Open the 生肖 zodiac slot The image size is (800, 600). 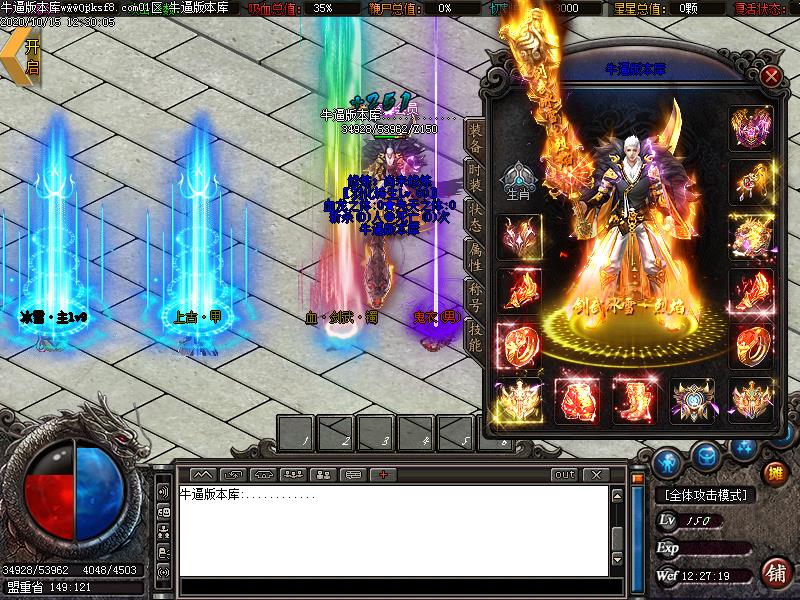(x=519, y=181)
